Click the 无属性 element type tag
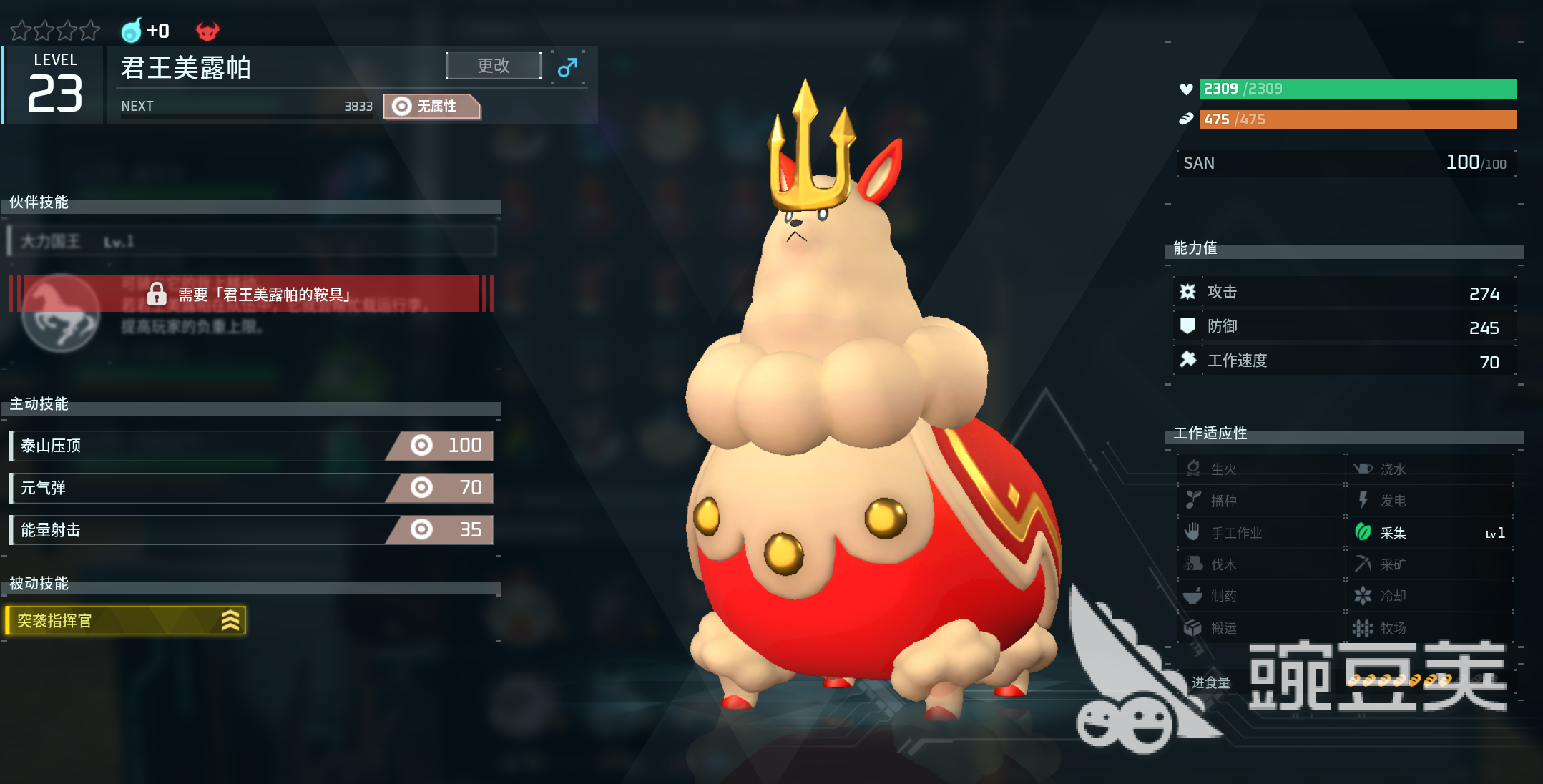The height and width of the screenshot is (784, 1543). 431,107
